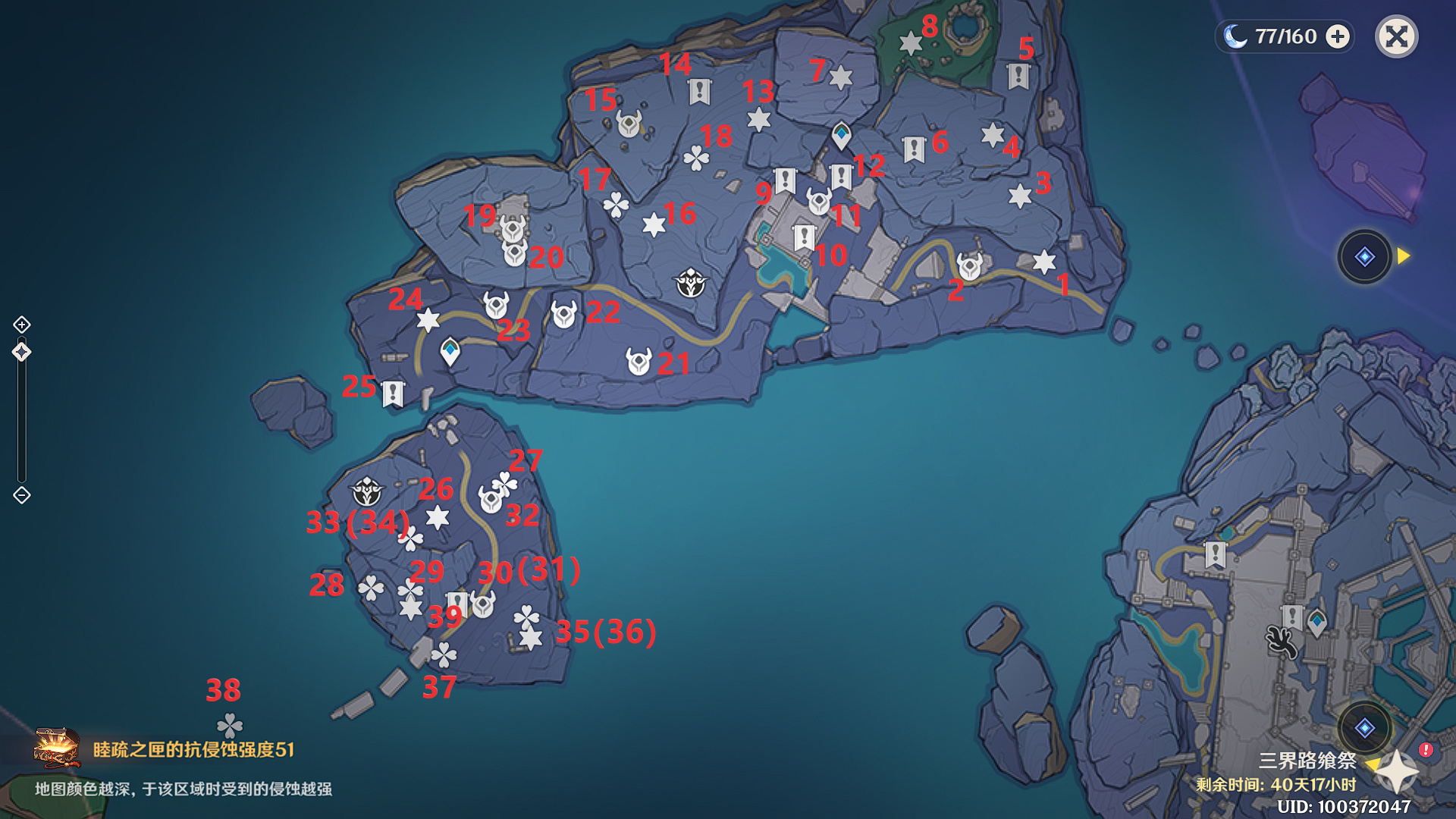Zoom out the map with minus control
The height and width of the screenshot is (819, 1456).
click(22, 495)
